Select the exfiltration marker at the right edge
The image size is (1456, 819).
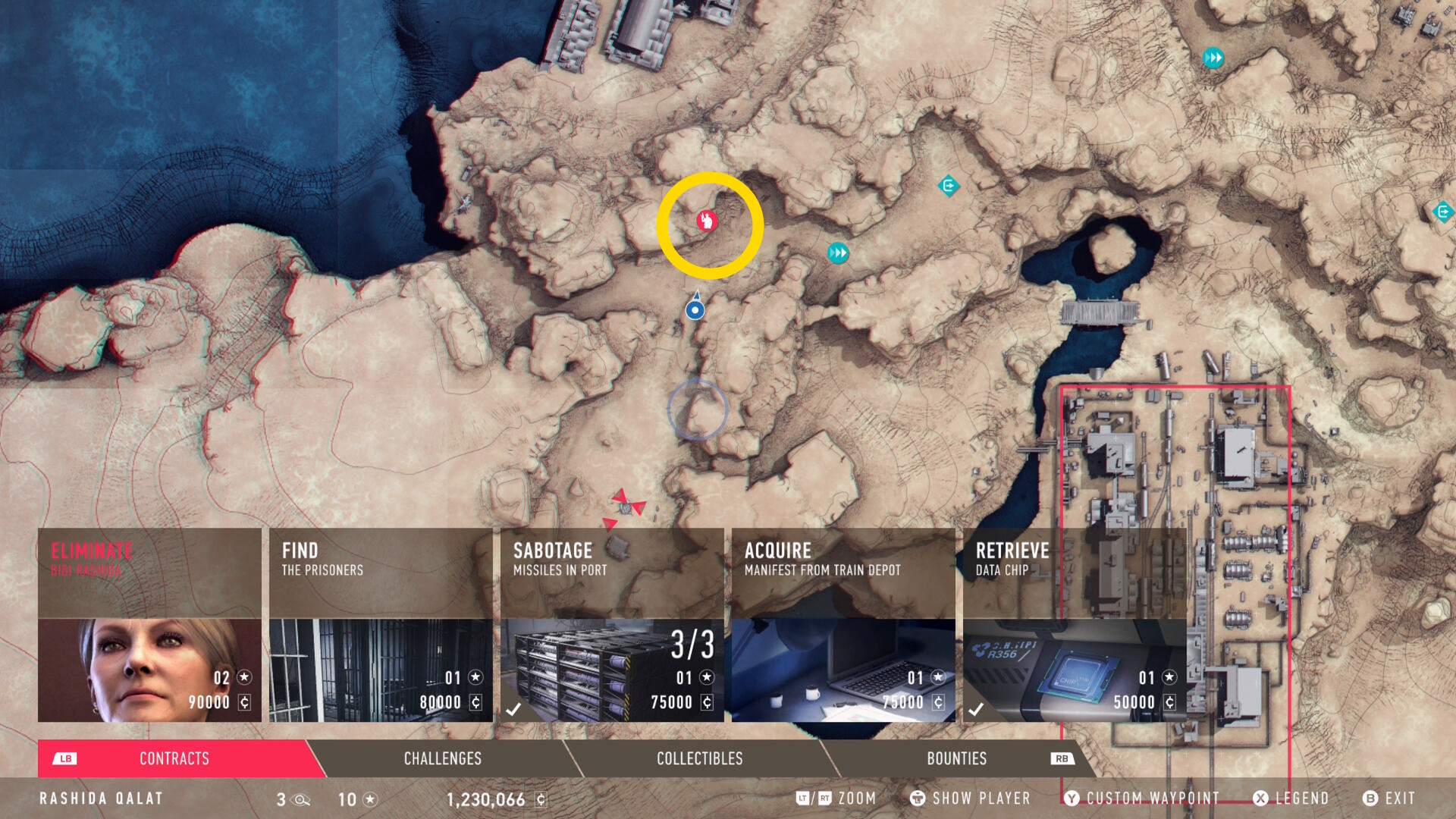coord(1442,212)
